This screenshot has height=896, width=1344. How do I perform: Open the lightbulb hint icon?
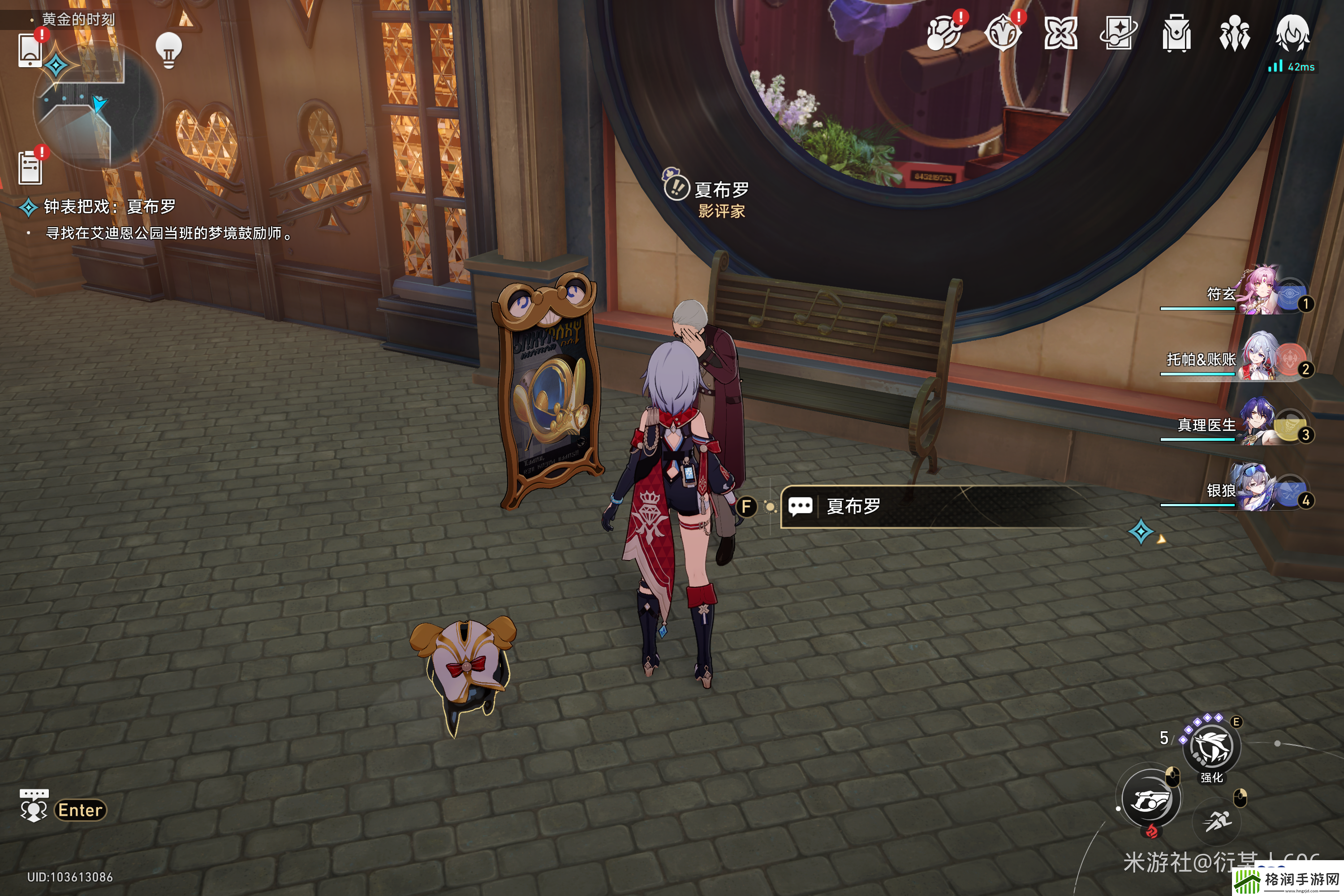[168, 50]
